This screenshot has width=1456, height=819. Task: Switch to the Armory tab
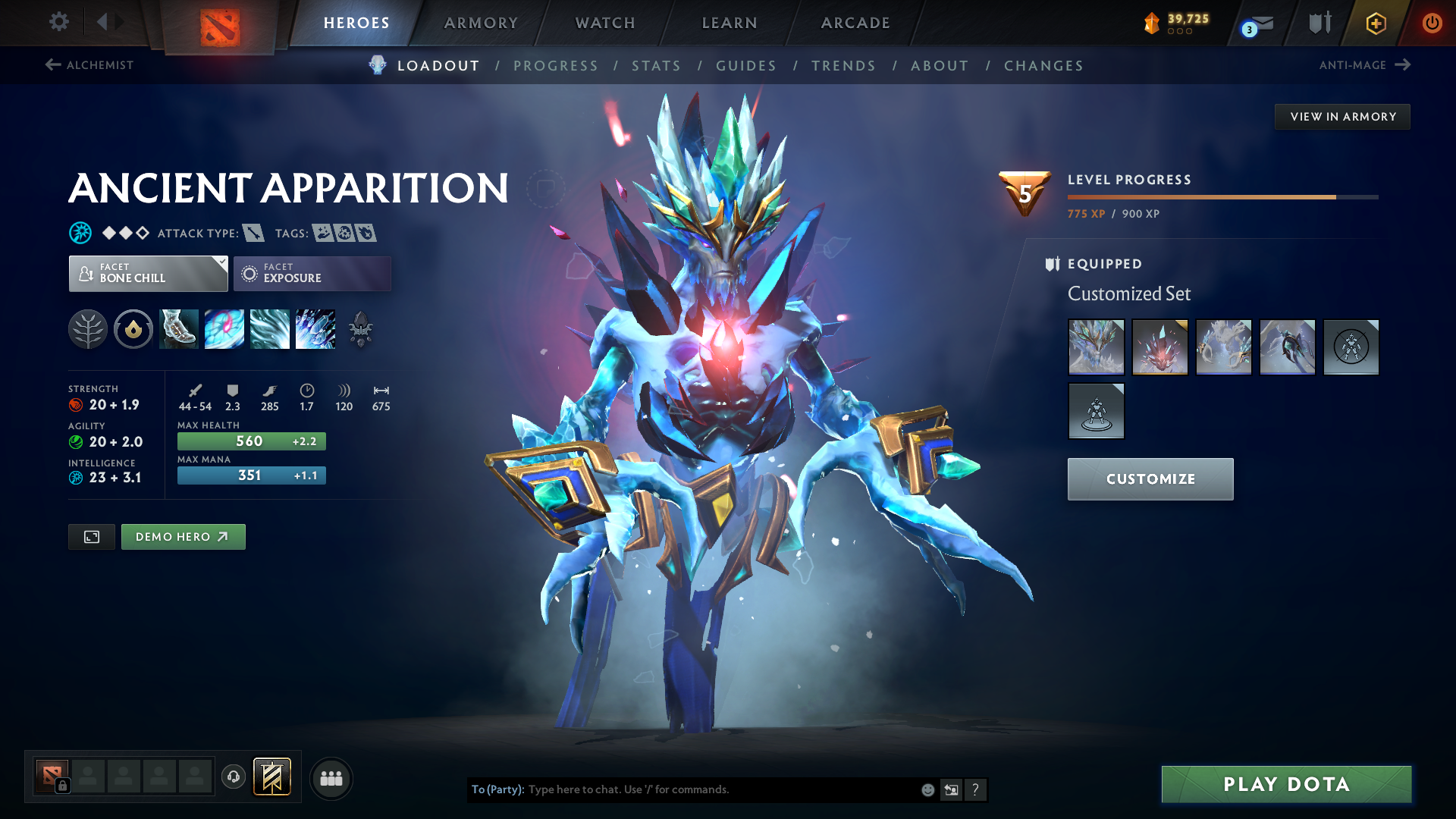(x=481, y=23)
